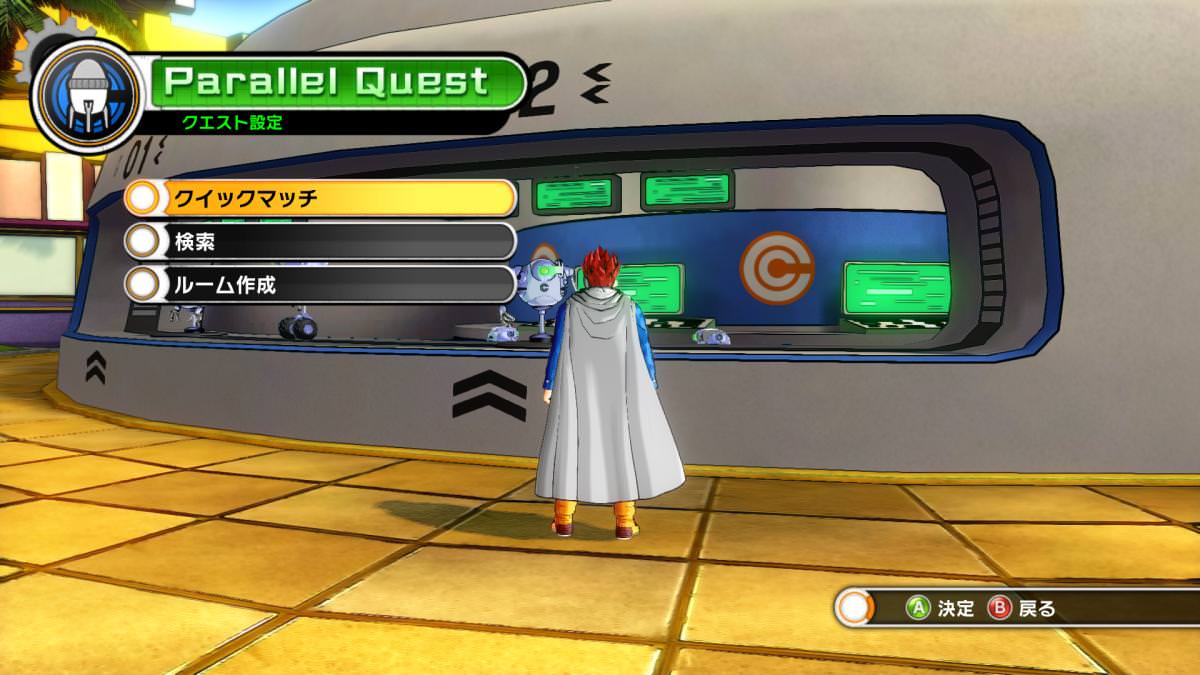Open the ルーム作成 room creation option

320,284
